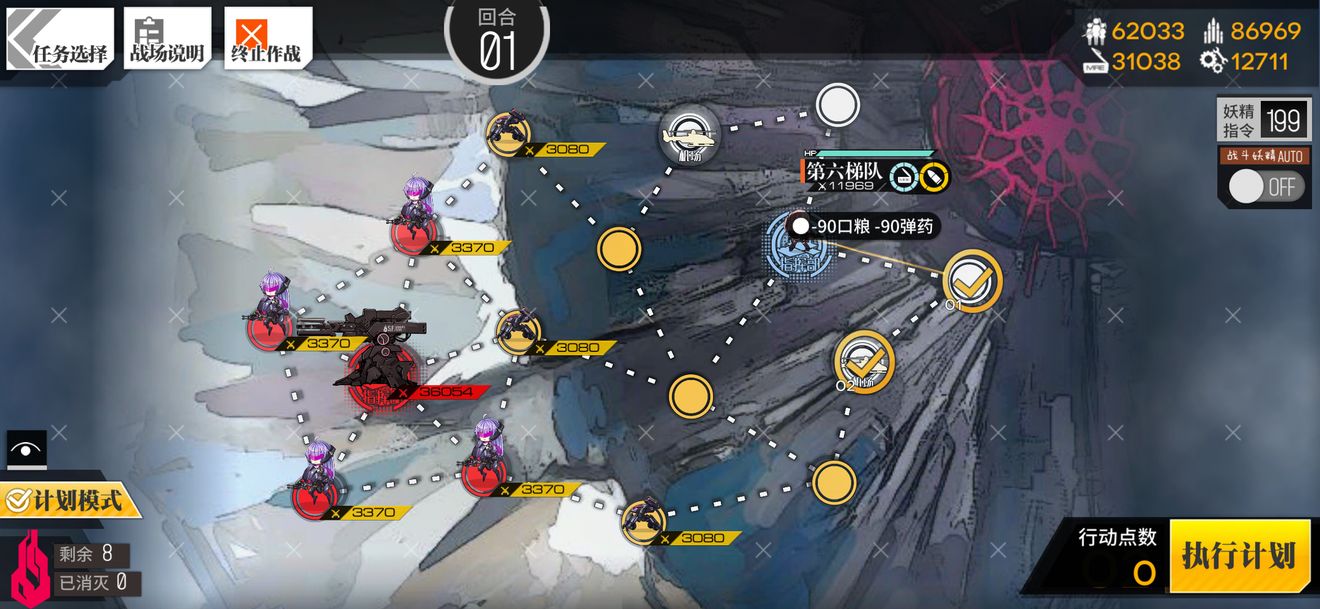Click 终止作战 to abort the mission
1320x609 pixels.
pyautogui.click(x=267, y=39)
